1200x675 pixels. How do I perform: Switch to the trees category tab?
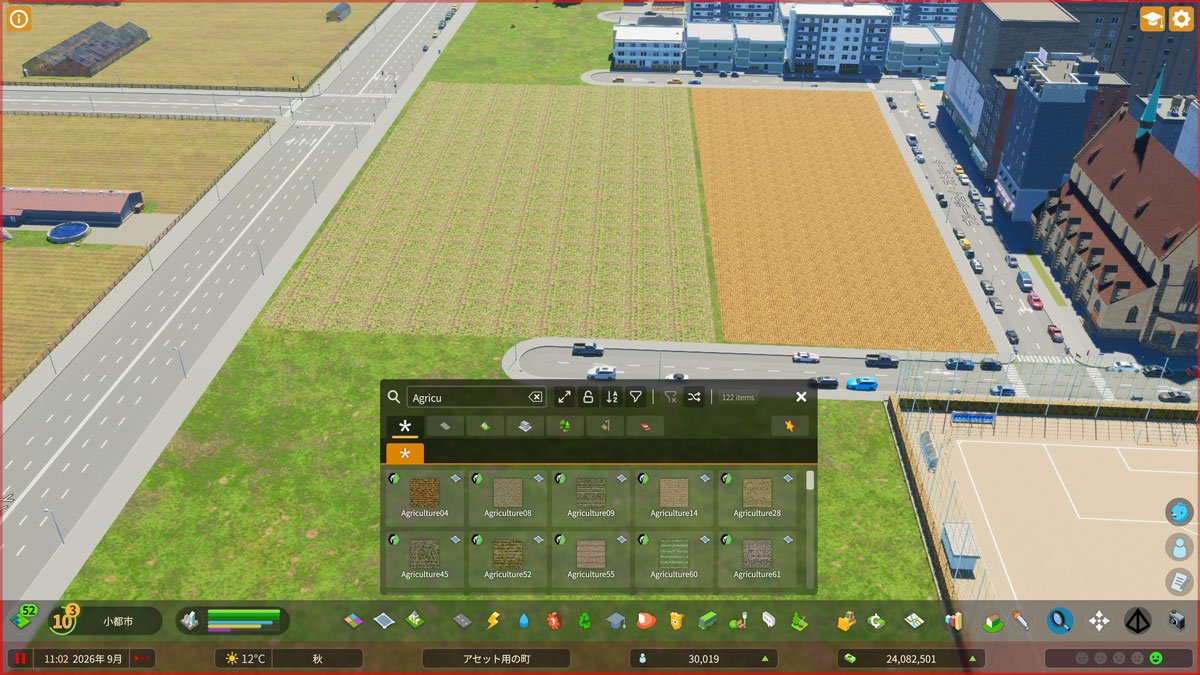click(x=565, y=426)
